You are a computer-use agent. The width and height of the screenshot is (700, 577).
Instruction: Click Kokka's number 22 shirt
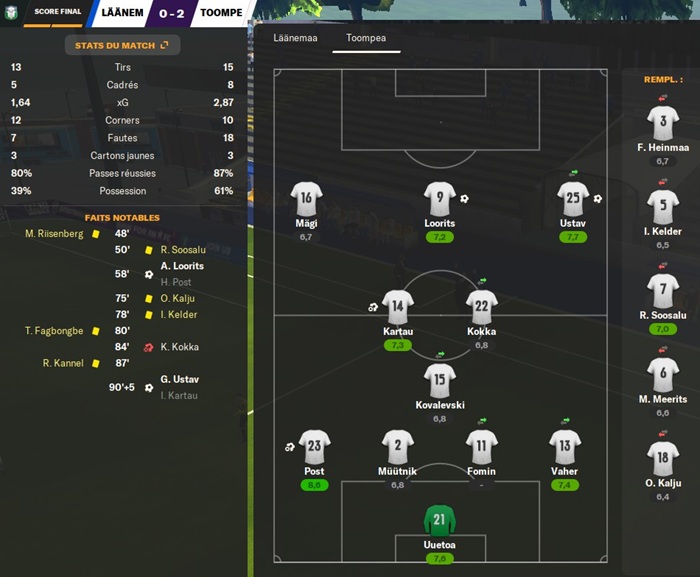(481, 308)
